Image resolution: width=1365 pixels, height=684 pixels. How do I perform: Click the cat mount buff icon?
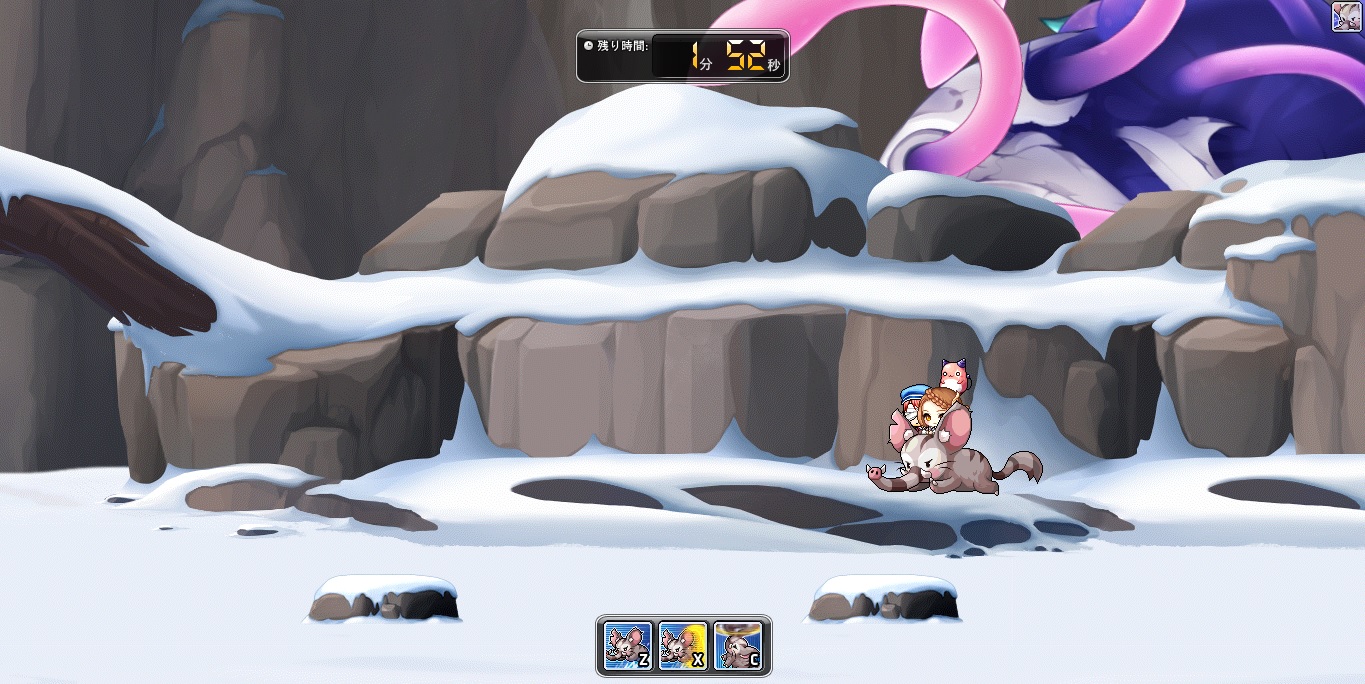click(1346, 17)
